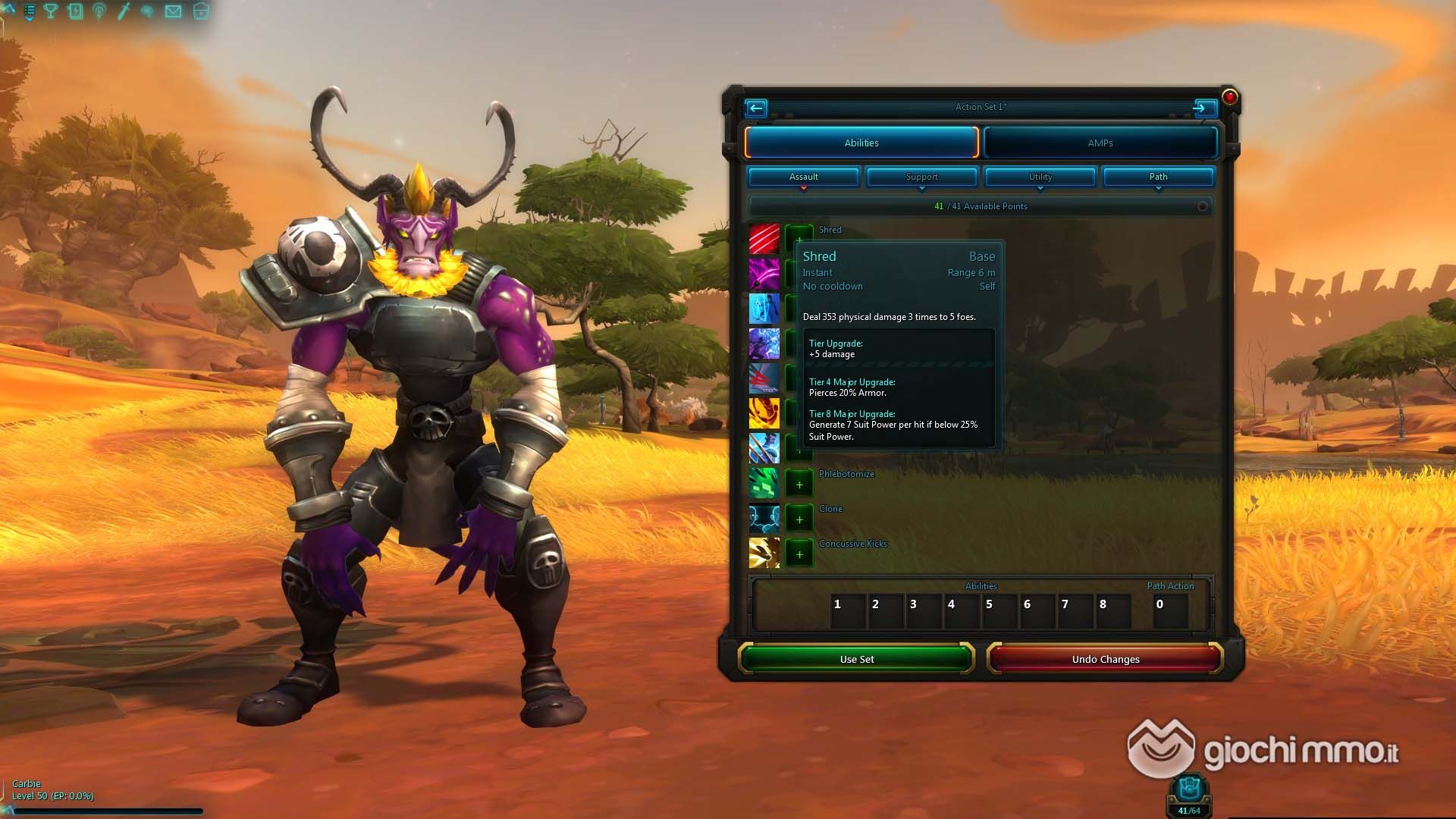This screenshot has width=1456, height=819.
Task: Add a tier point to Phlebotomize
Action: point(799,485)
